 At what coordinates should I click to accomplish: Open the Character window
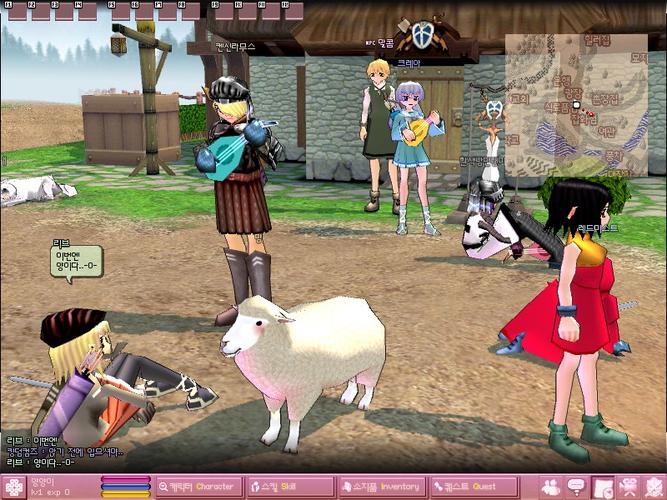[x=198, y=487]
